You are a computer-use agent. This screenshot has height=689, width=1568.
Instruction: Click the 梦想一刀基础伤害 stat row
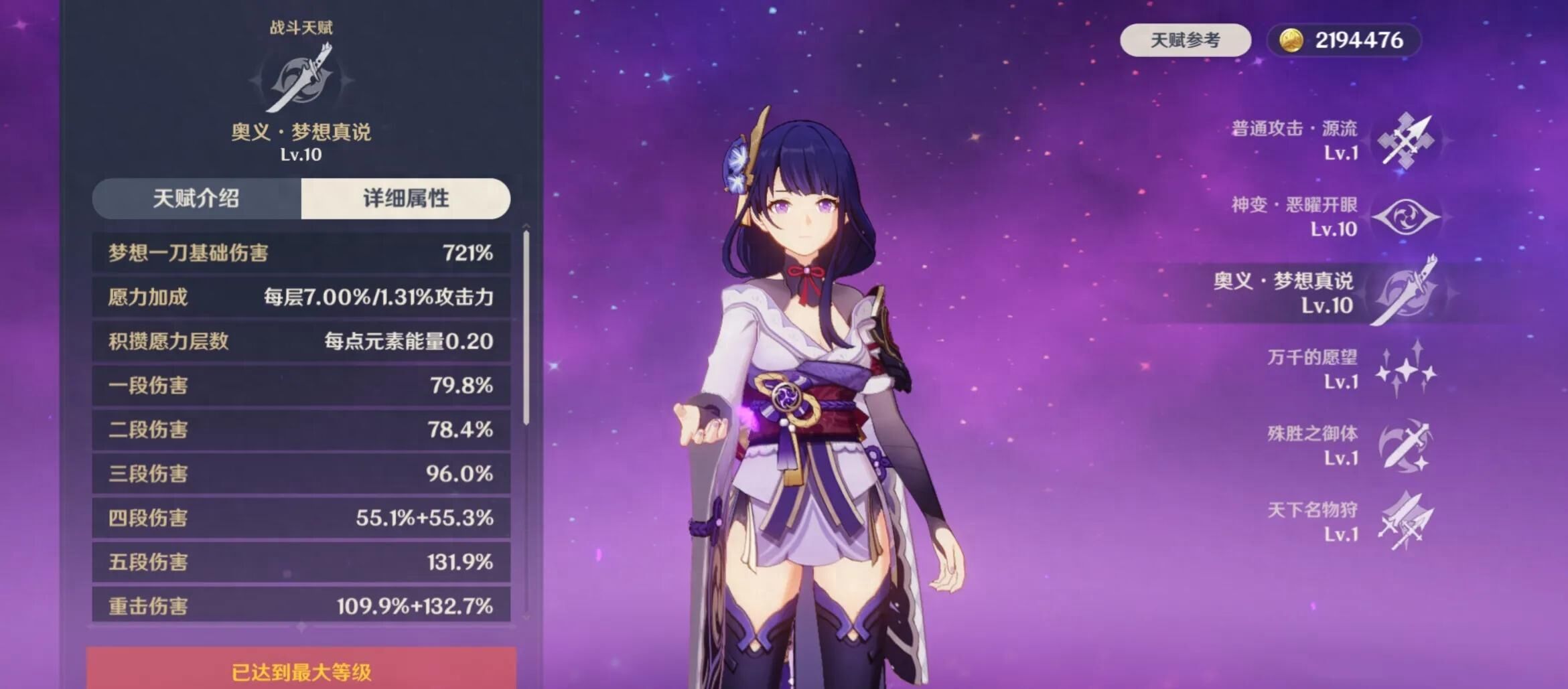[301, 252]
